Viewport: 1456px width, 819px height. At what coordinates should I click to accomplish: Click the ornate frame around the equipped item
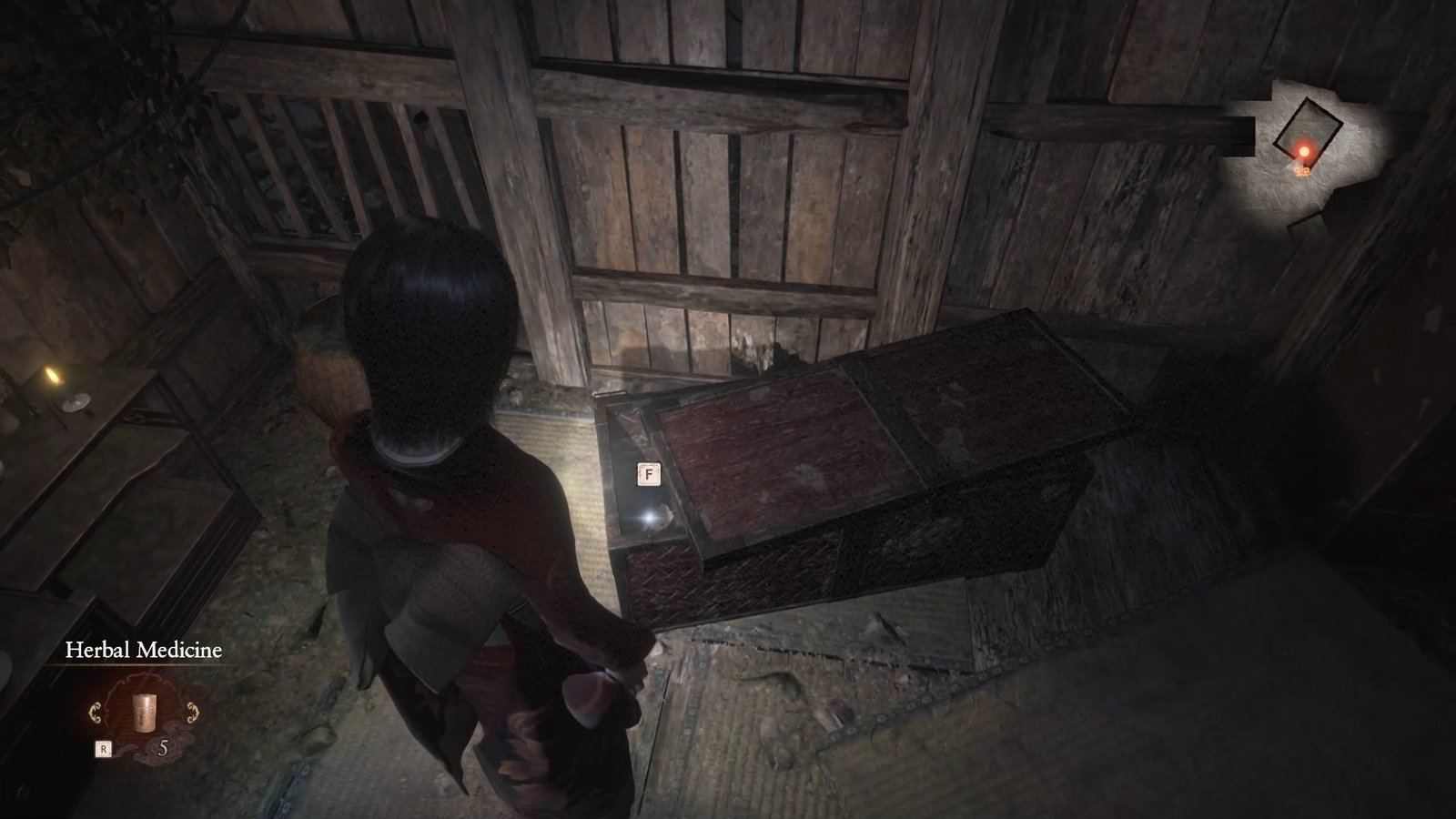(146, 681)
